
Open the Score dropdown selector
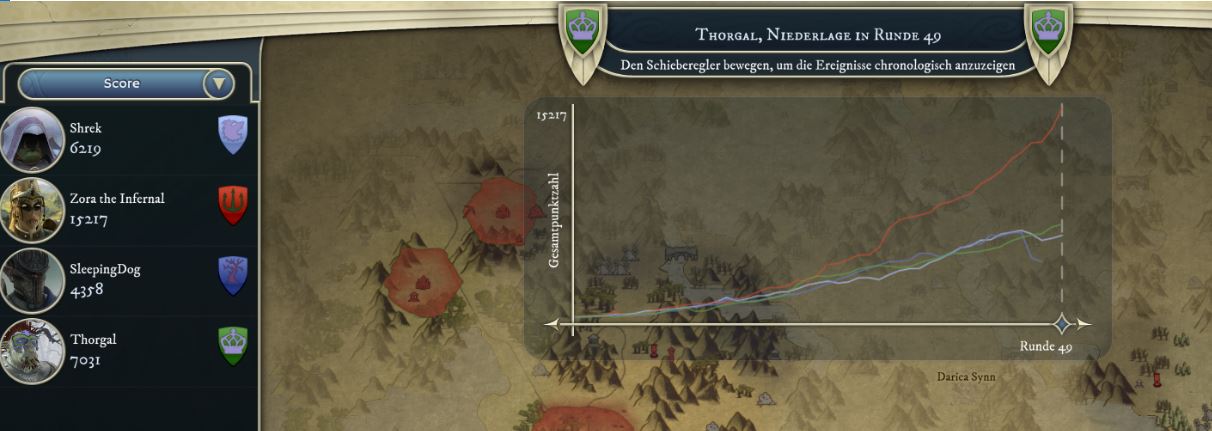(219, 84)
